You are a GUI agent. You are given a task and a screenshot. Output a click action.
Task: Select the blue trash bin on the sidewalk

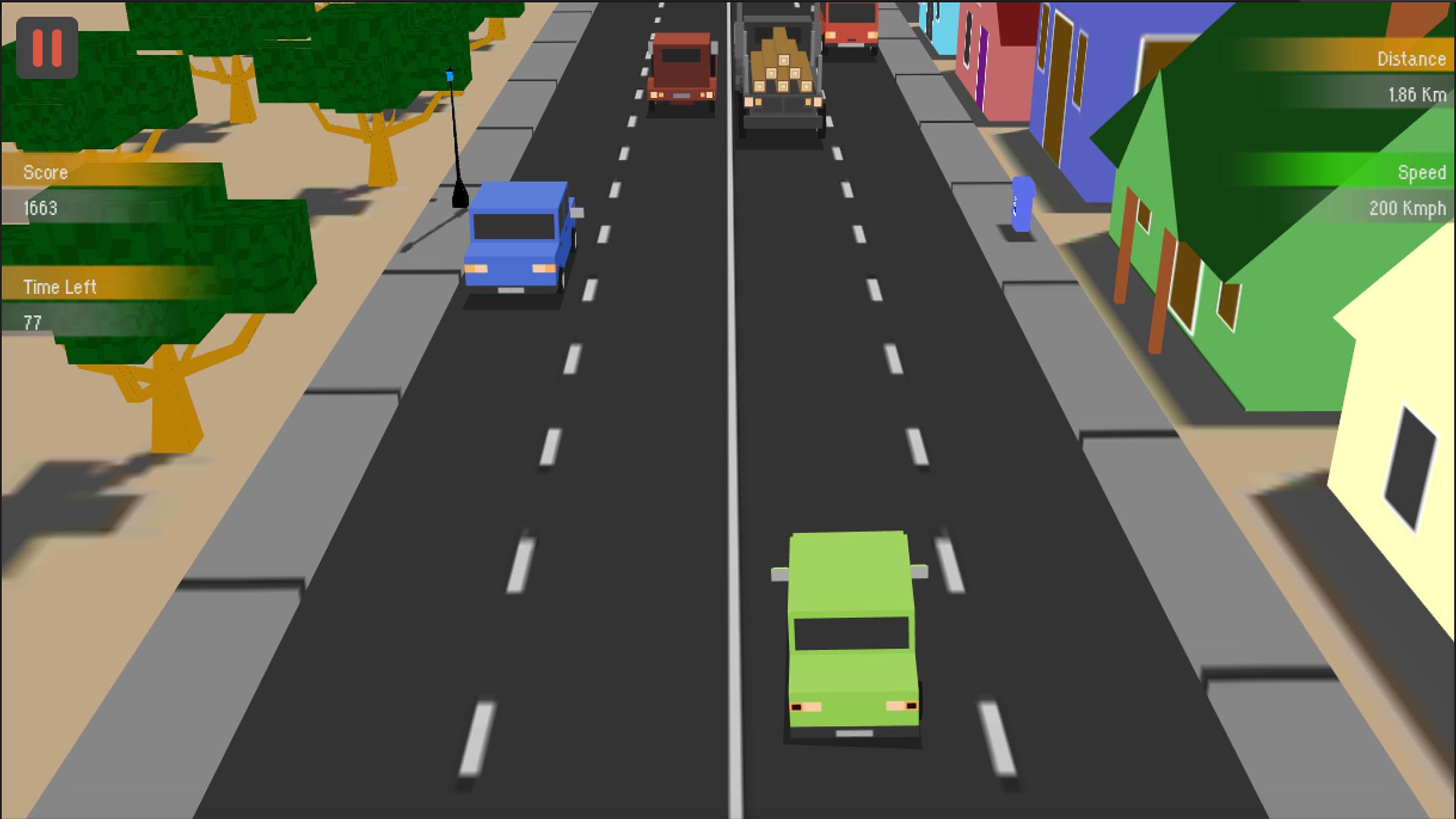point(1023,204)
